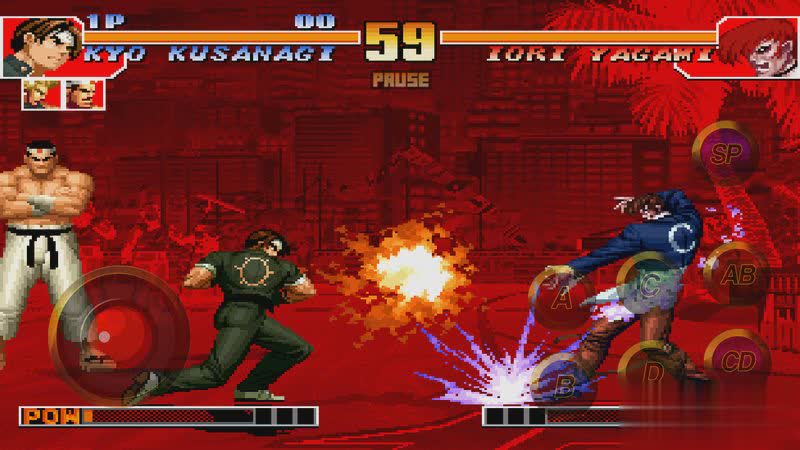Hit the A attack button
Image resolution: width=800 pixels, height=450 pixels.
(x=563, y=297)
